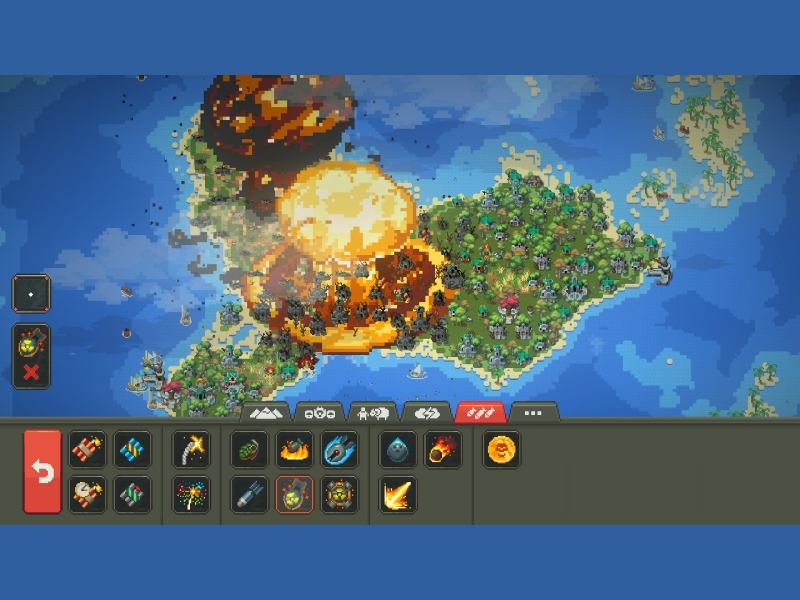Activate the flaming meteorite power

click(443, 450)
